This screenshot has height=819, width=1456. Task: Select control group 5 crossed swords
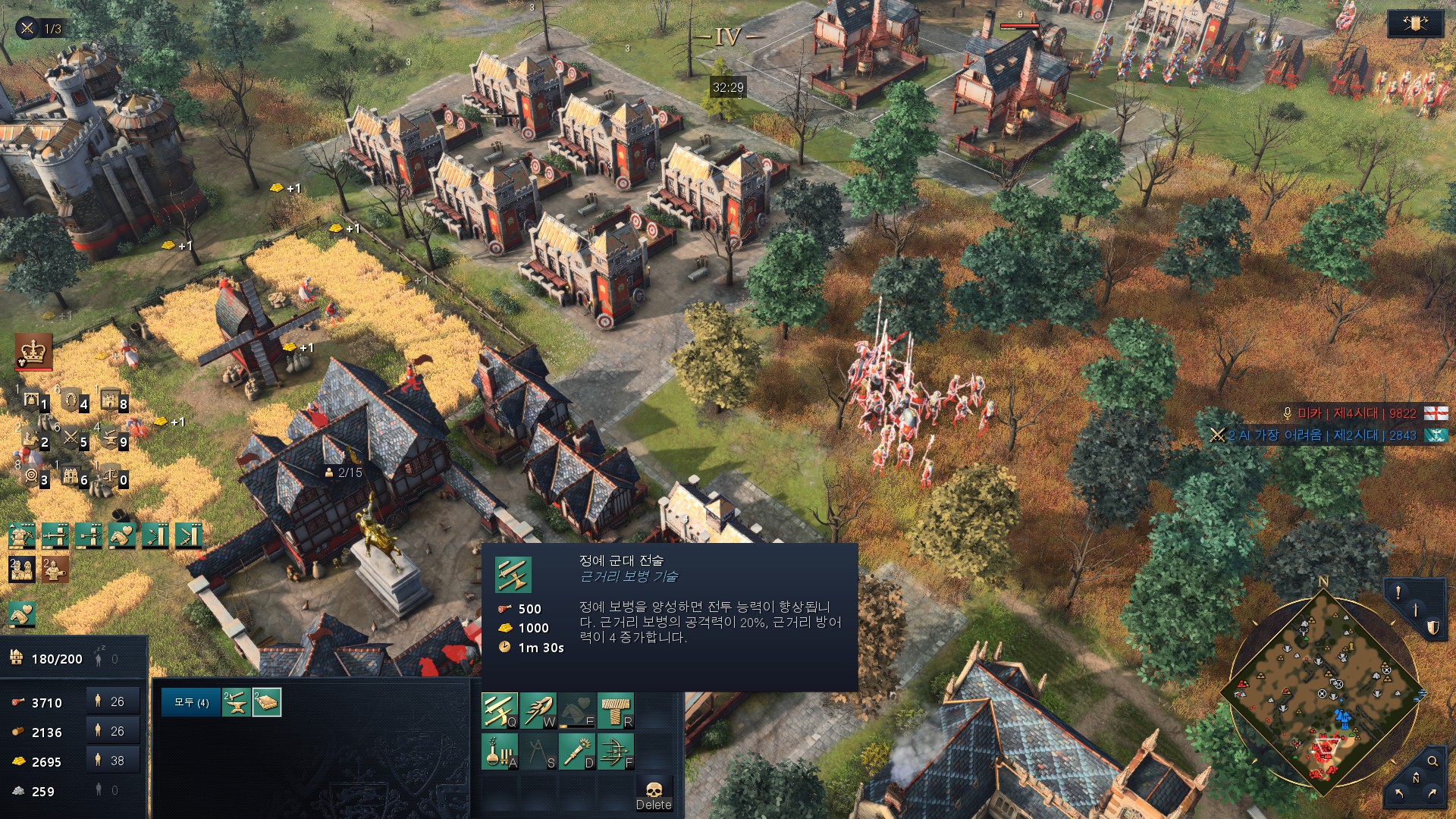[74, 438]
